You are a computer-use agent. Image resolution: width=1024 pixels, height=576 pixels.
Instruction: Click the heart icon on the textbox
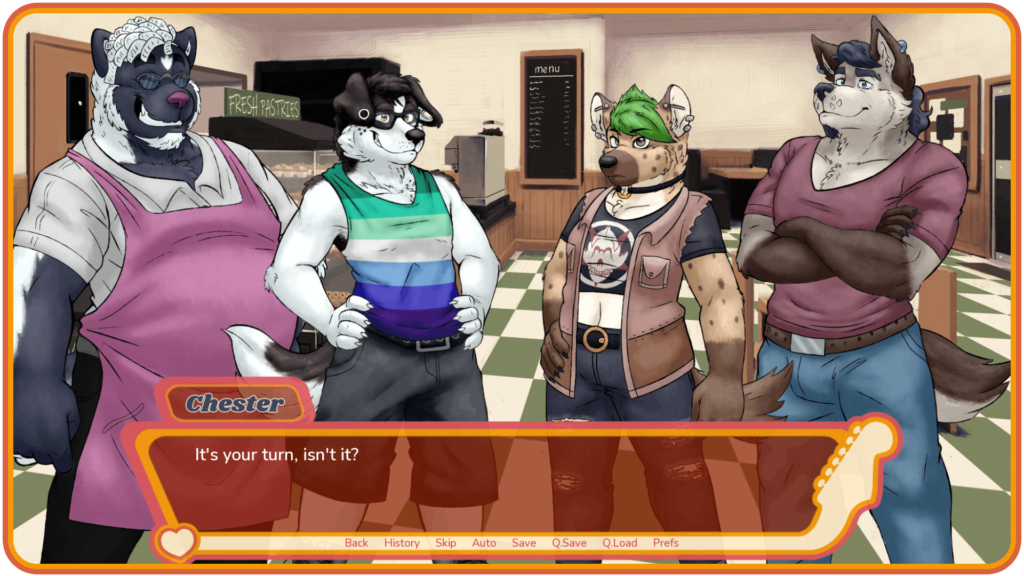coord(177,543)
